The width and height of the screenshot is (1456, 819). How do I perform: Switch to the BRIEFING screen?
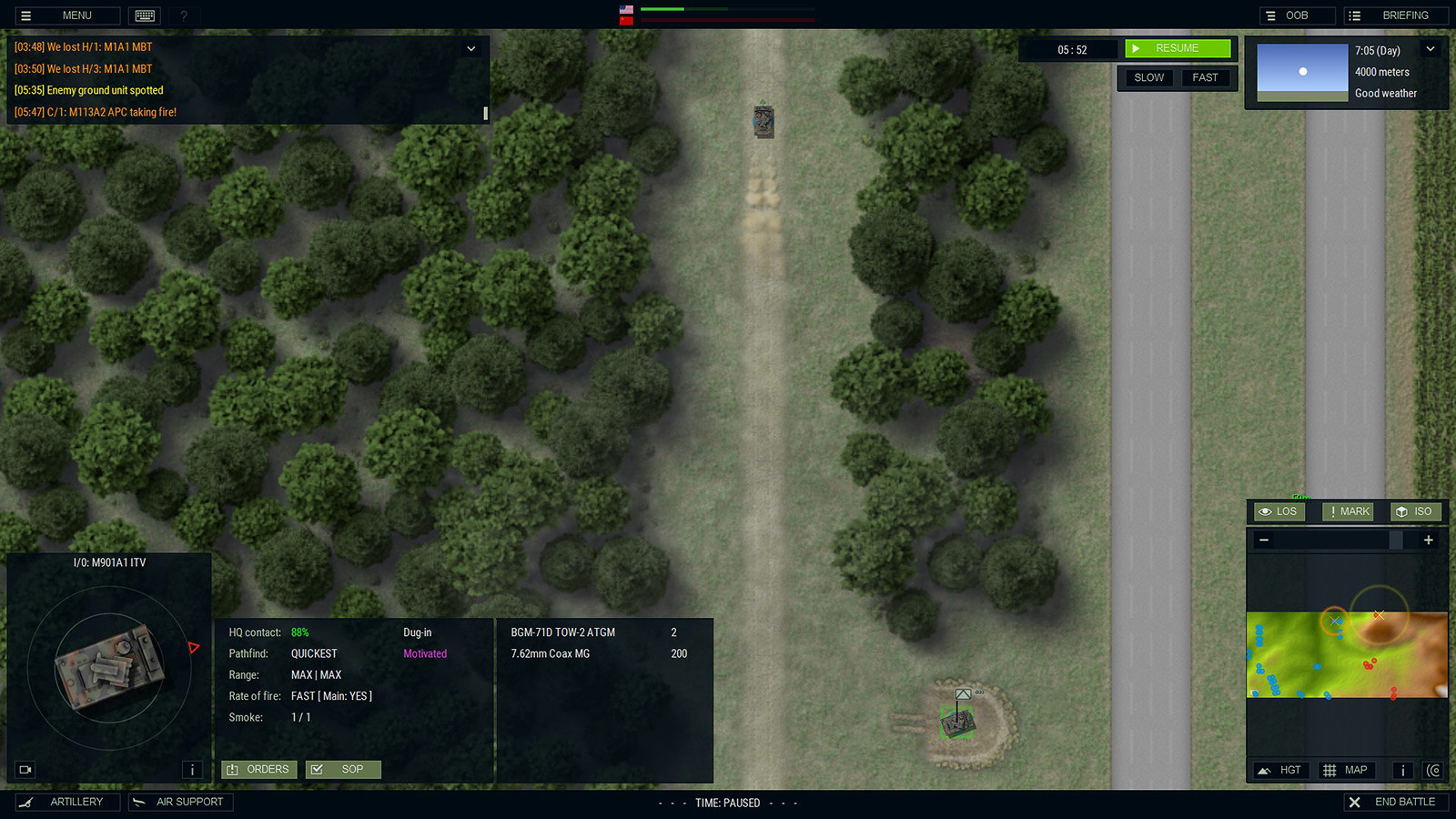coord(1397,15)
